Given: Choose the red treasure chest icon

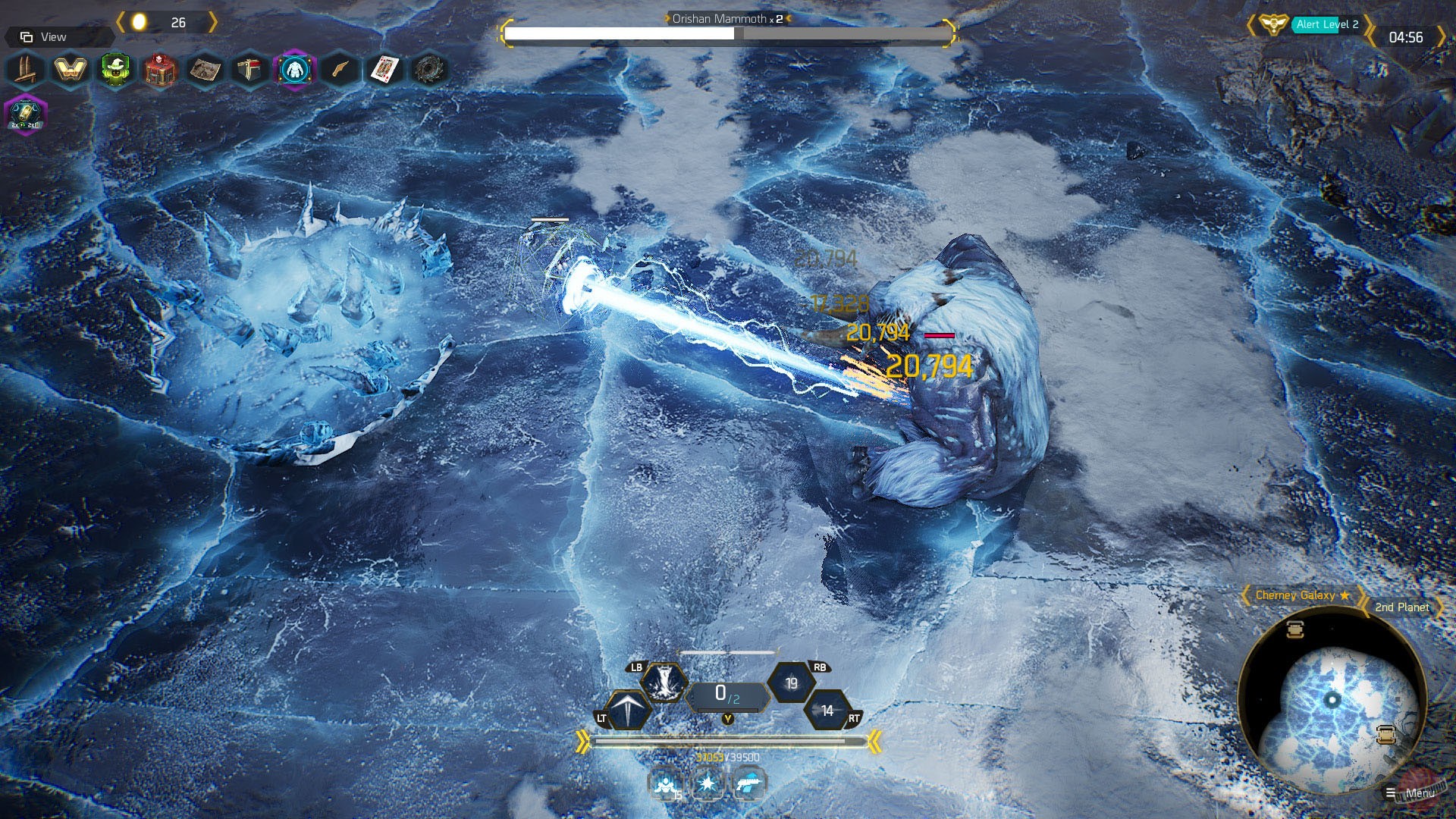Looking at the screenshot, I should 160,71.
